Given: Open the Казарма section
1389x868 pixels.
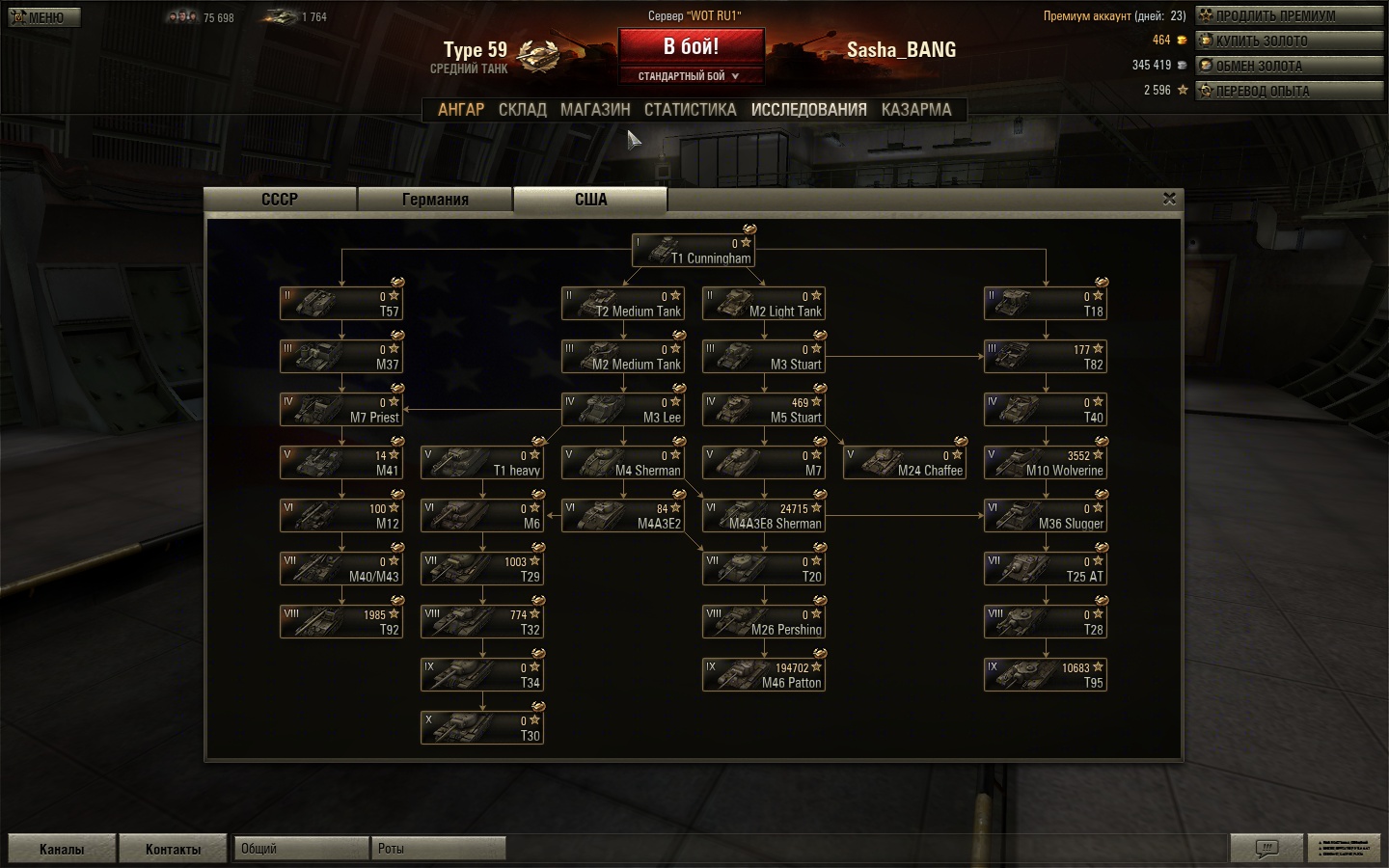Looking at the screenshot, I should (915, 110).
